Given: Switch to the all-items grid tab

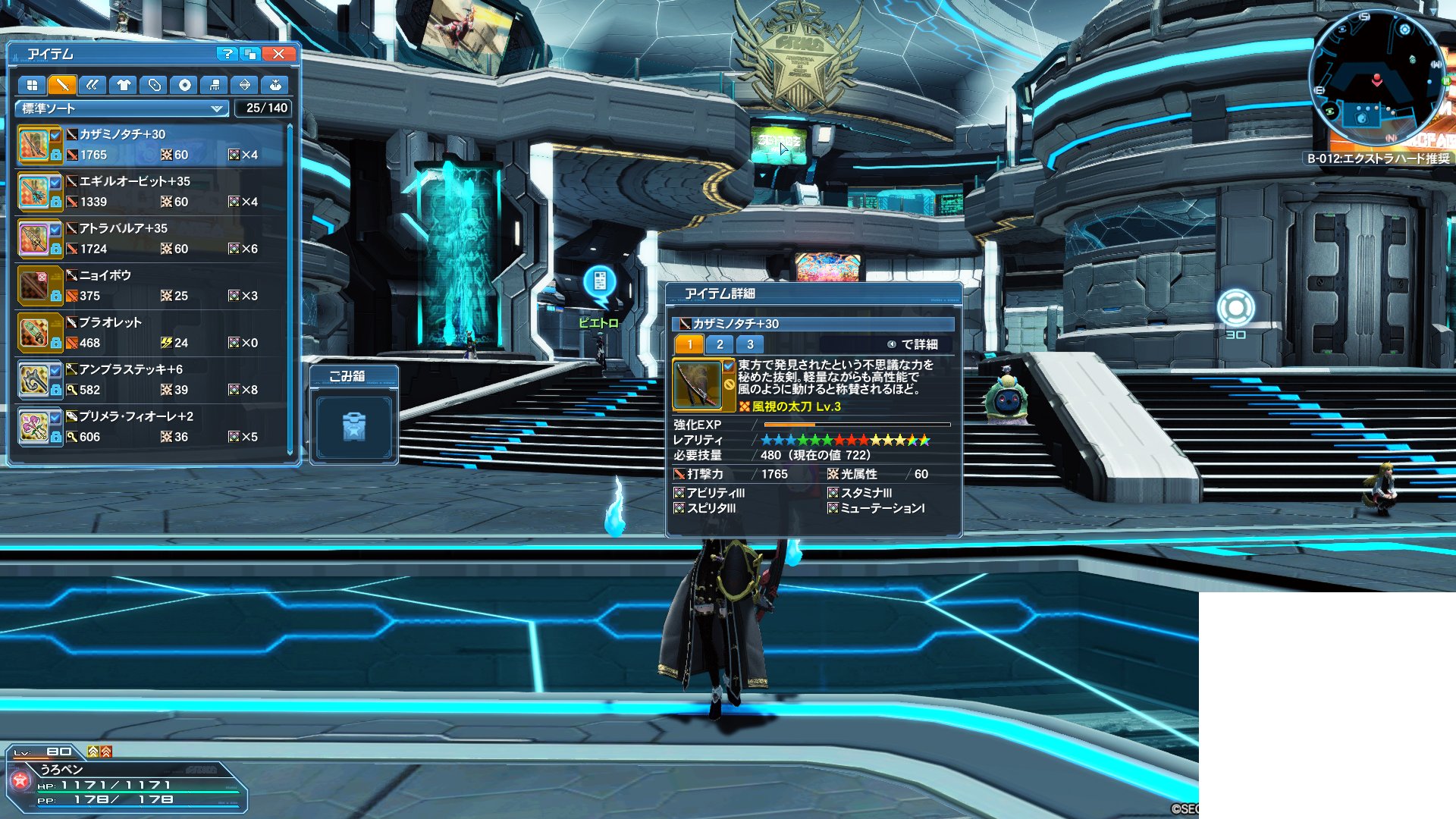Looking at the screenshot, I should (32, 85).
